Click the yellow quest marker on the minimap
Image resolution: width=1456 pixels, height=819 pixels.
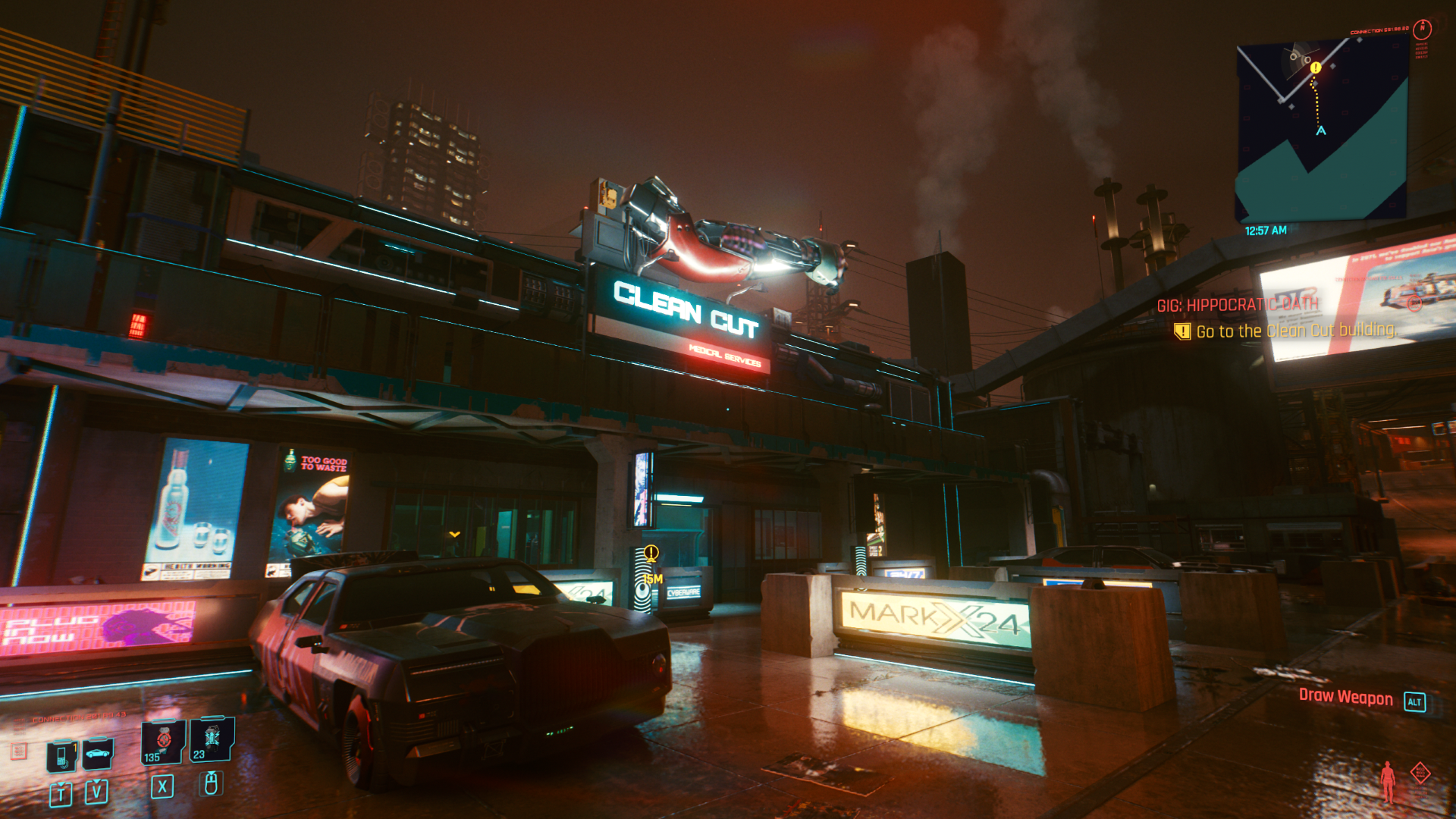(1316, 67)
